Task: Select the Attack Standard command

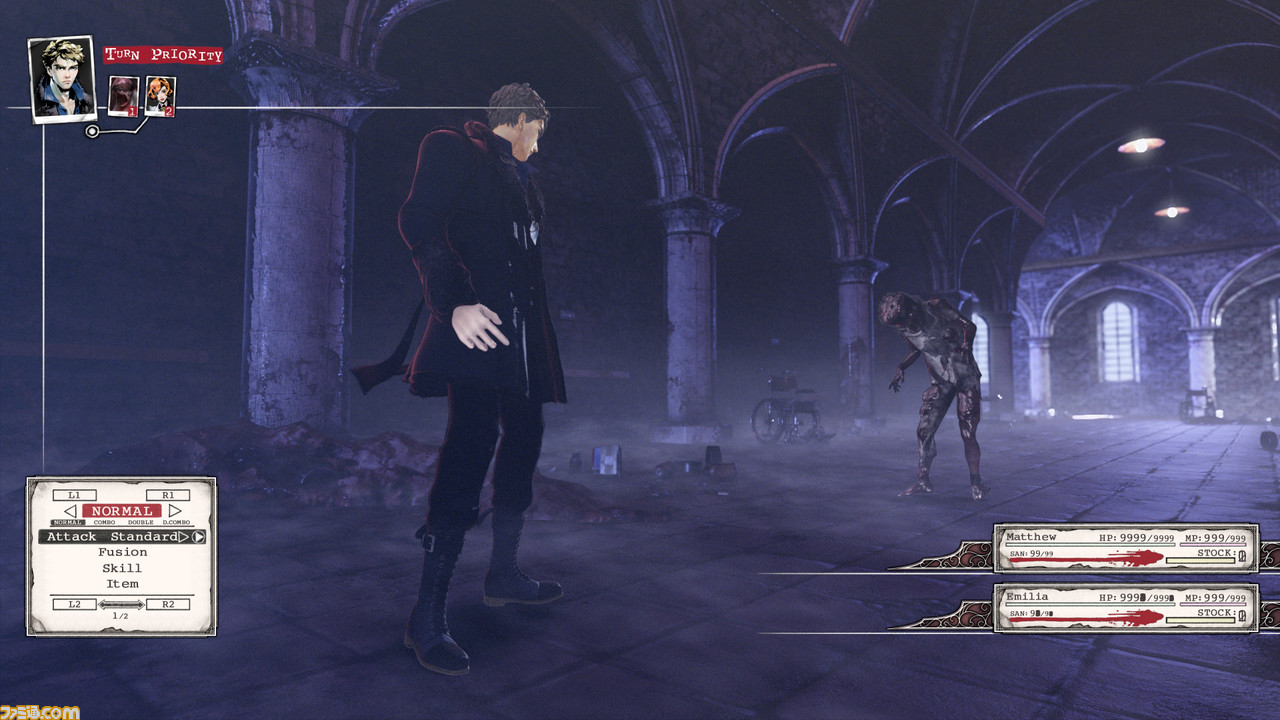Action: pyautogui.click(x=113, y=537)
